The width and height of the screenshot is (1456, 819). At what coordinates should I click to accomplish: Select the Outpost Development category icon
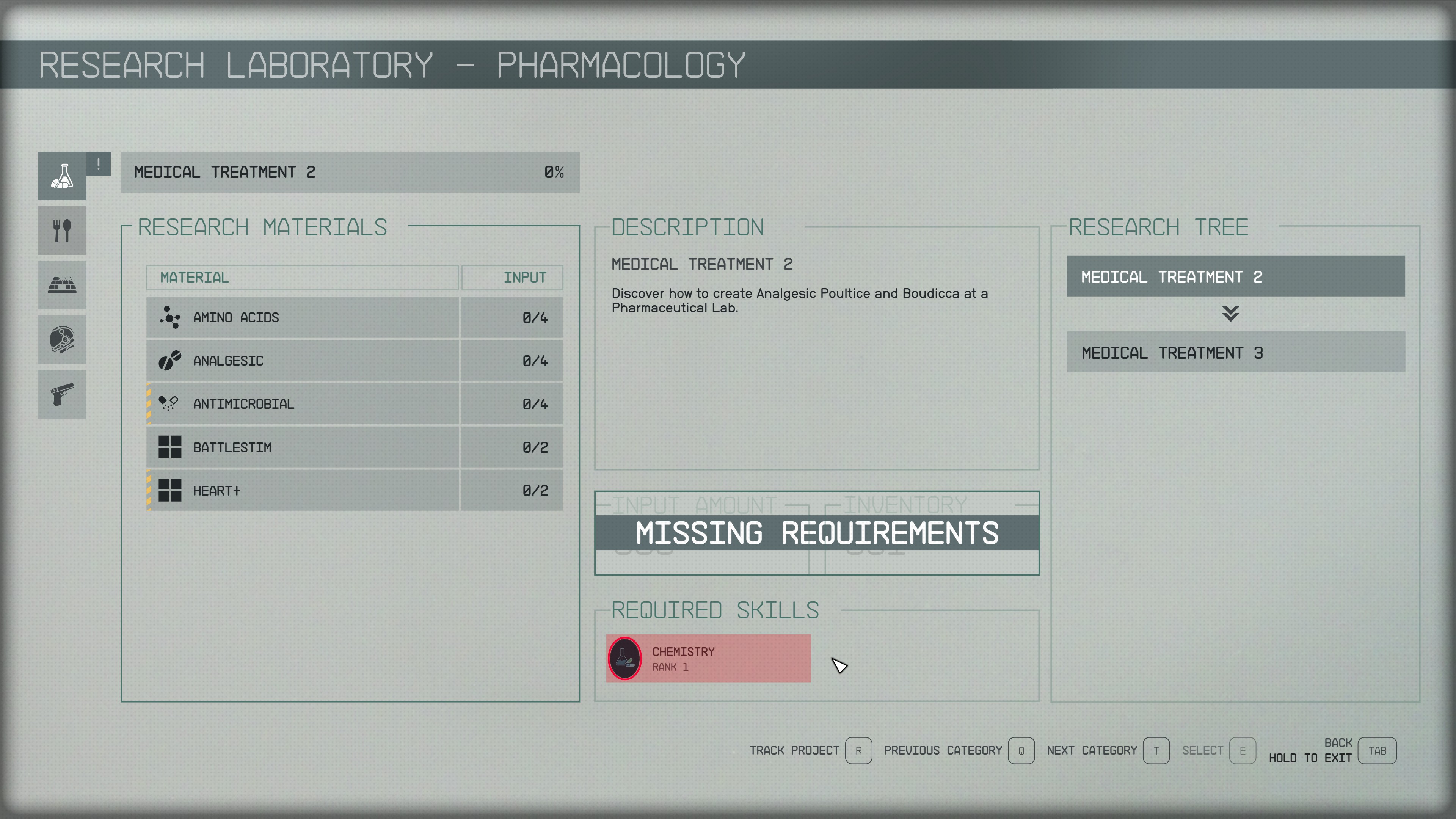point(62,284)
